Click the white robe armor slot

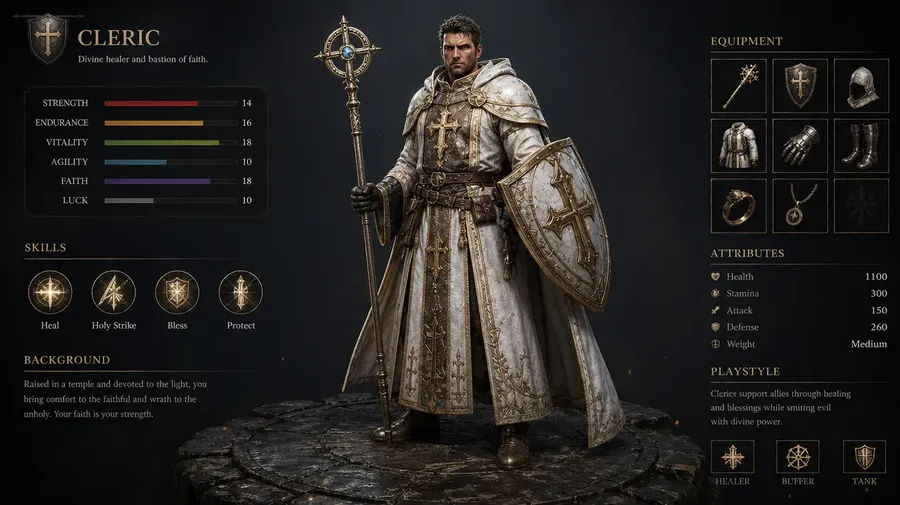tap(738, 145)
